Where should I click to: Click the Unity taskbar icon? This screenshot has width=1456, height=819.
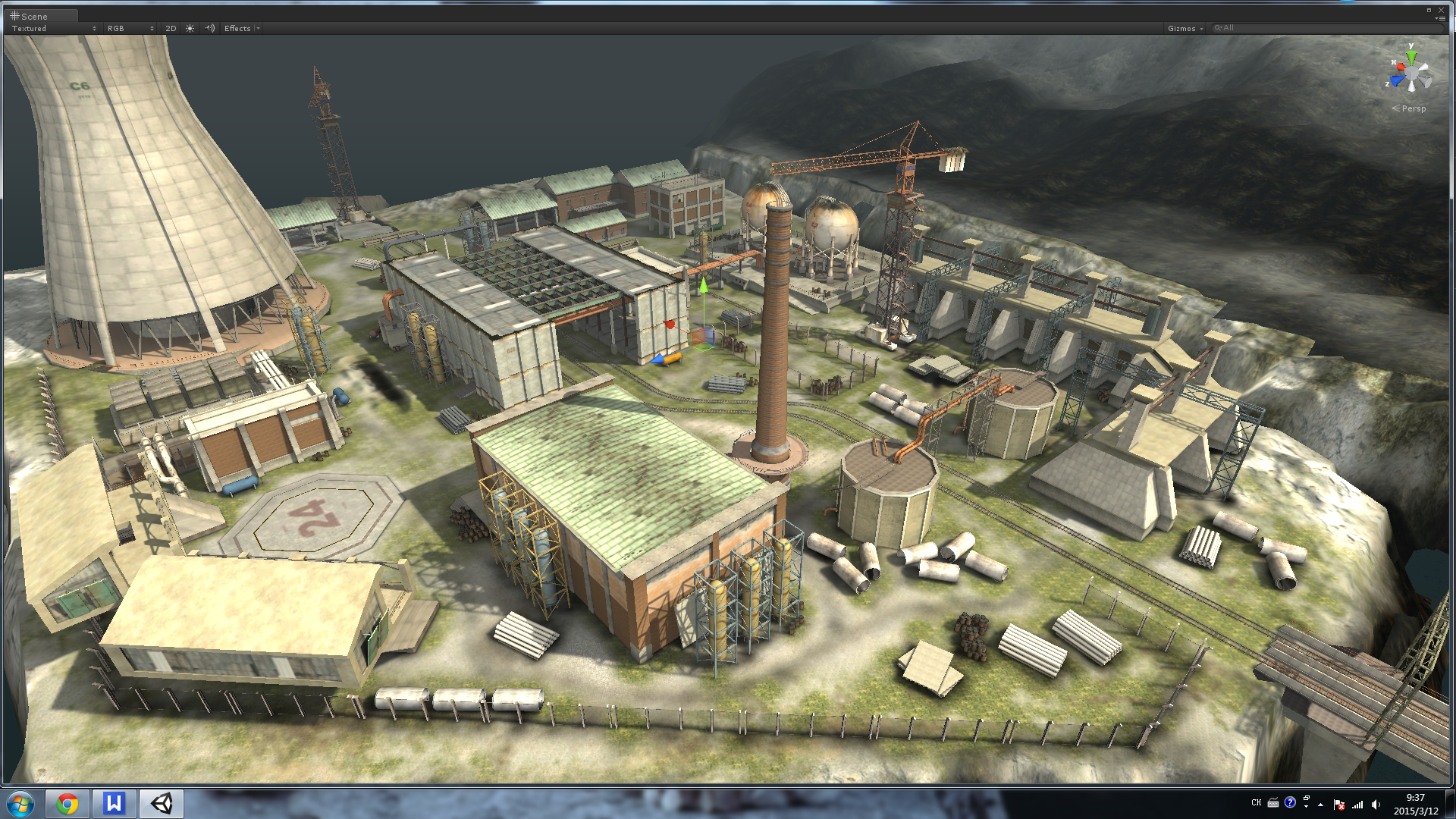tap(161, 803)
